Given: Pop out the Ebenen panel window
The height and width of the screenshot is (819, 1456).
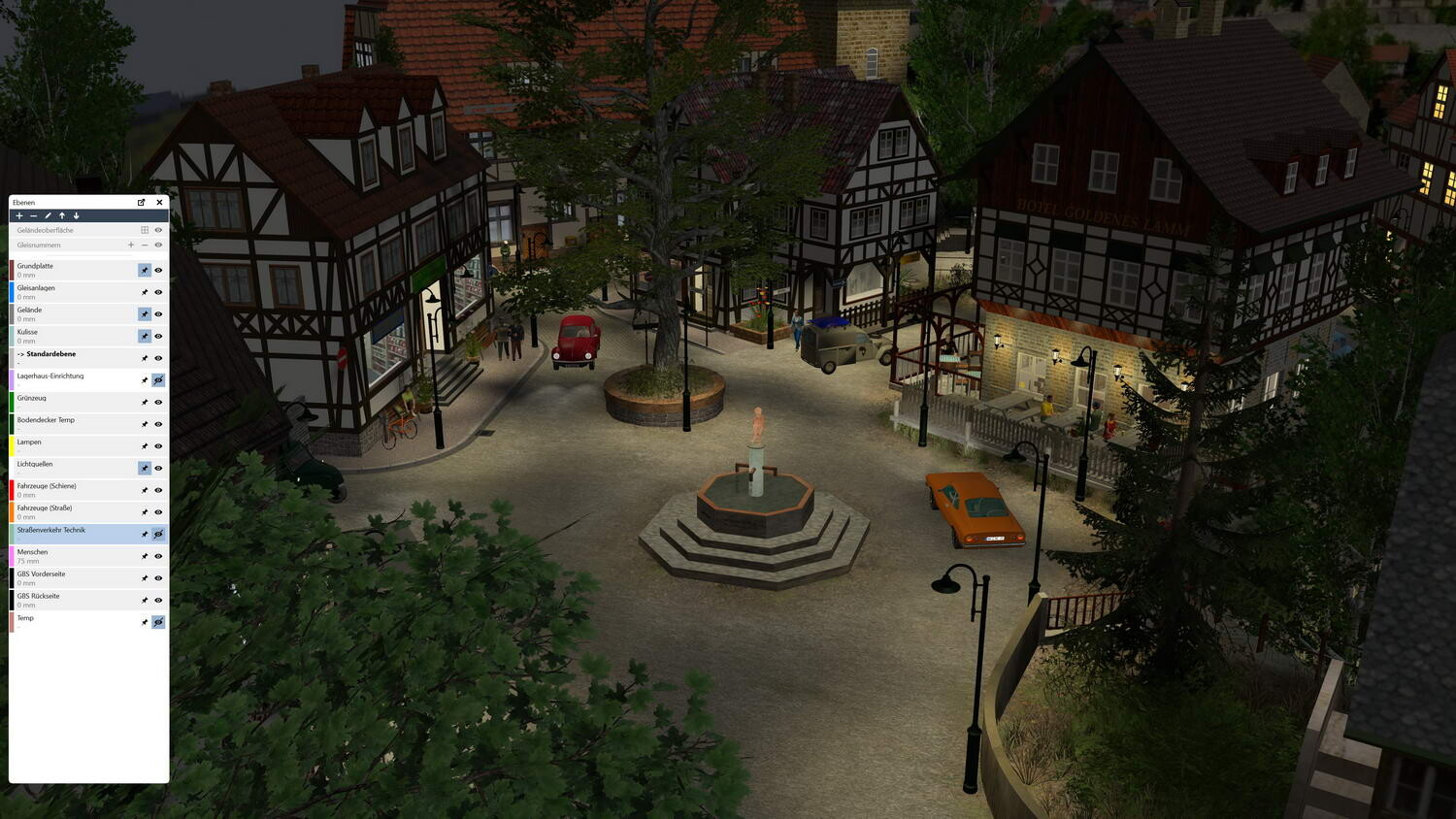Looking at the screenshot, I should 142,203.
